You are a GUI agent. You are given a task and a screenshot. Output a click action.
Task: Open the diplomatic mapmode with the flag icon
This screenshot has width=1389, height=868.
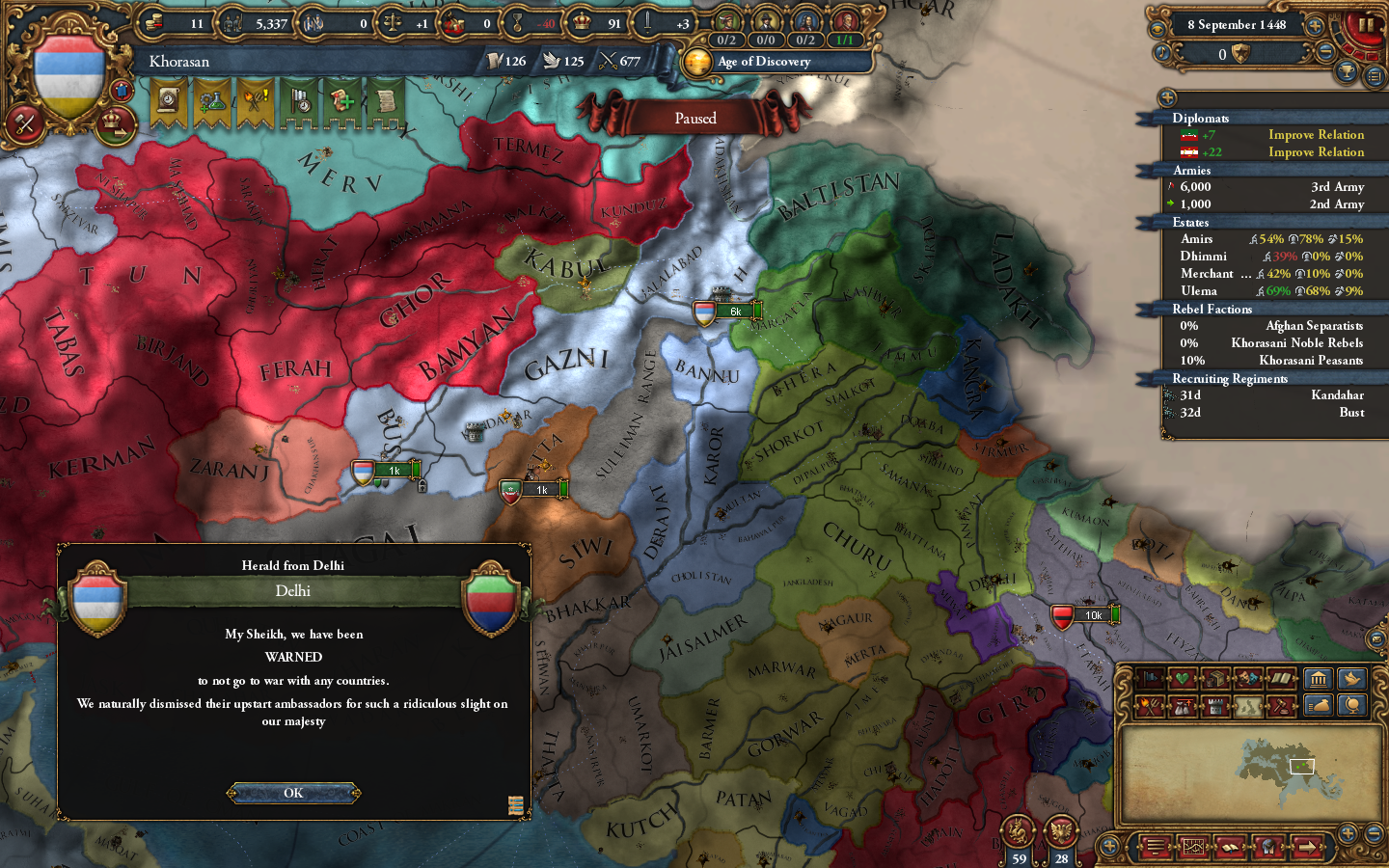1151,678
